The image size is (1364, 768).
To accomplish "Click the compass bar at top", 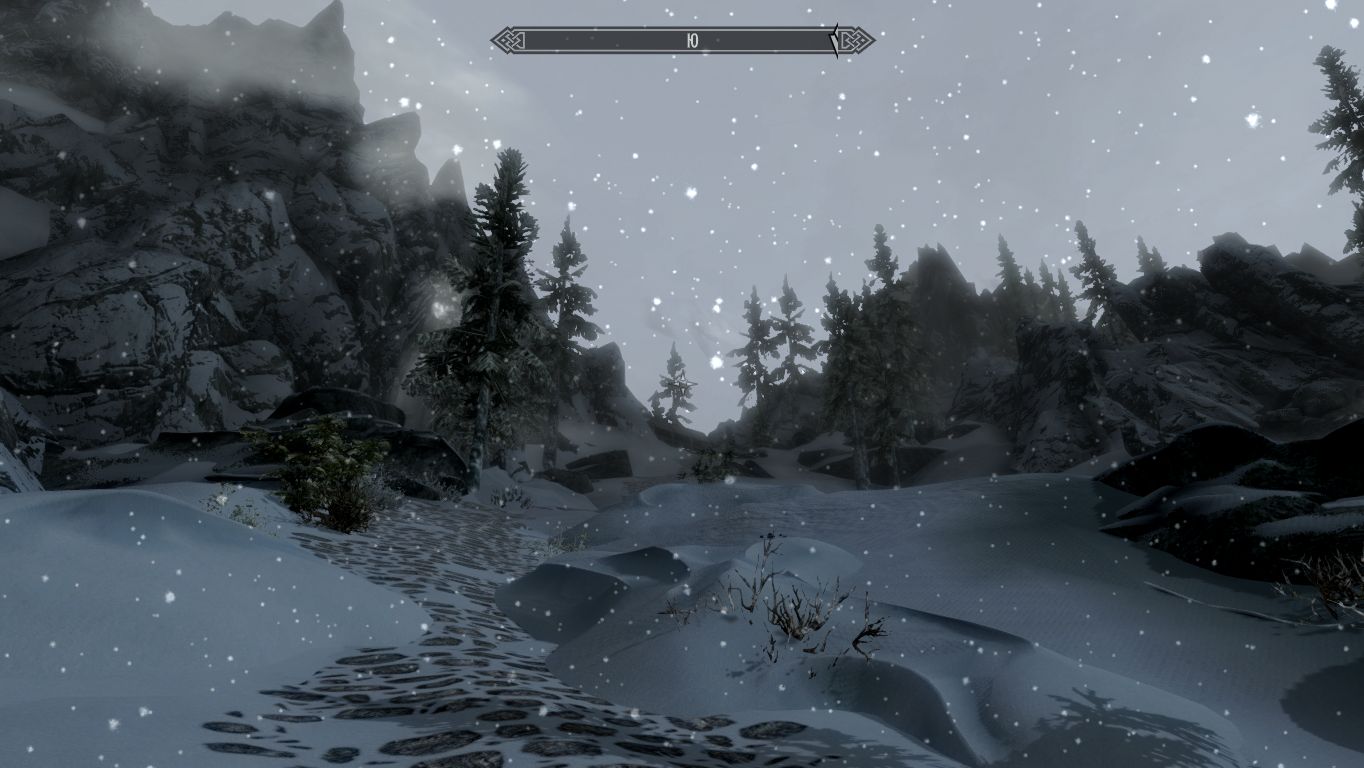I will pos(682,41).
